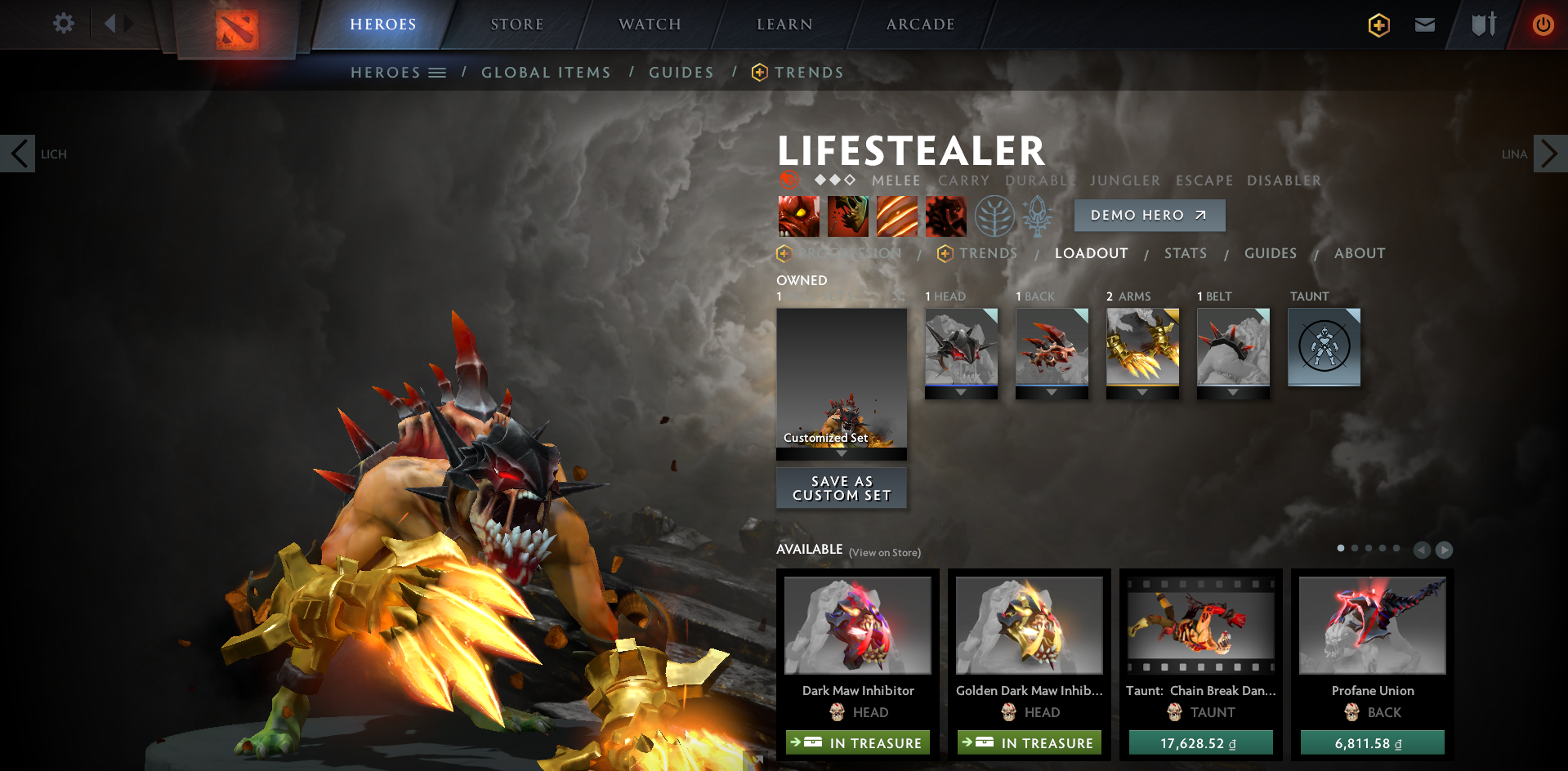Open the armory shield and sword icon

pyautogui.click(x=1483, y=25)
